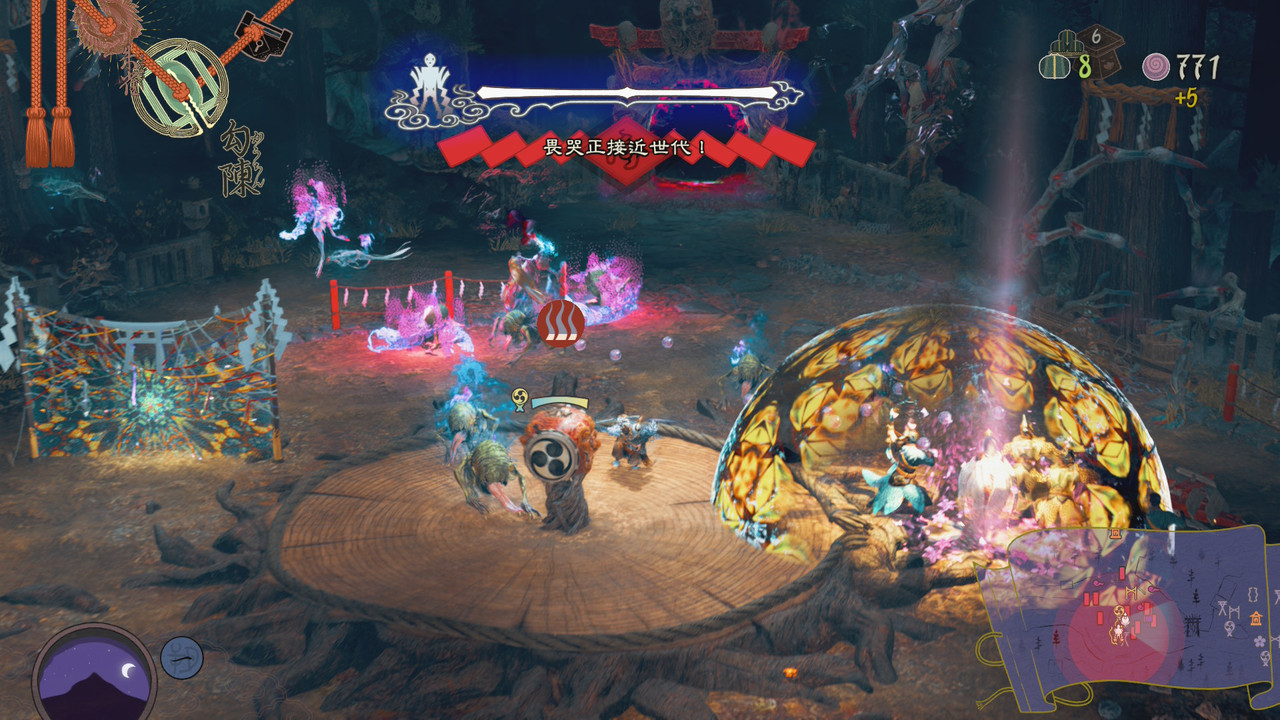Click the triple-comma tomoe drum icon
1280x720 pixels.
click(x=549, y=456)
